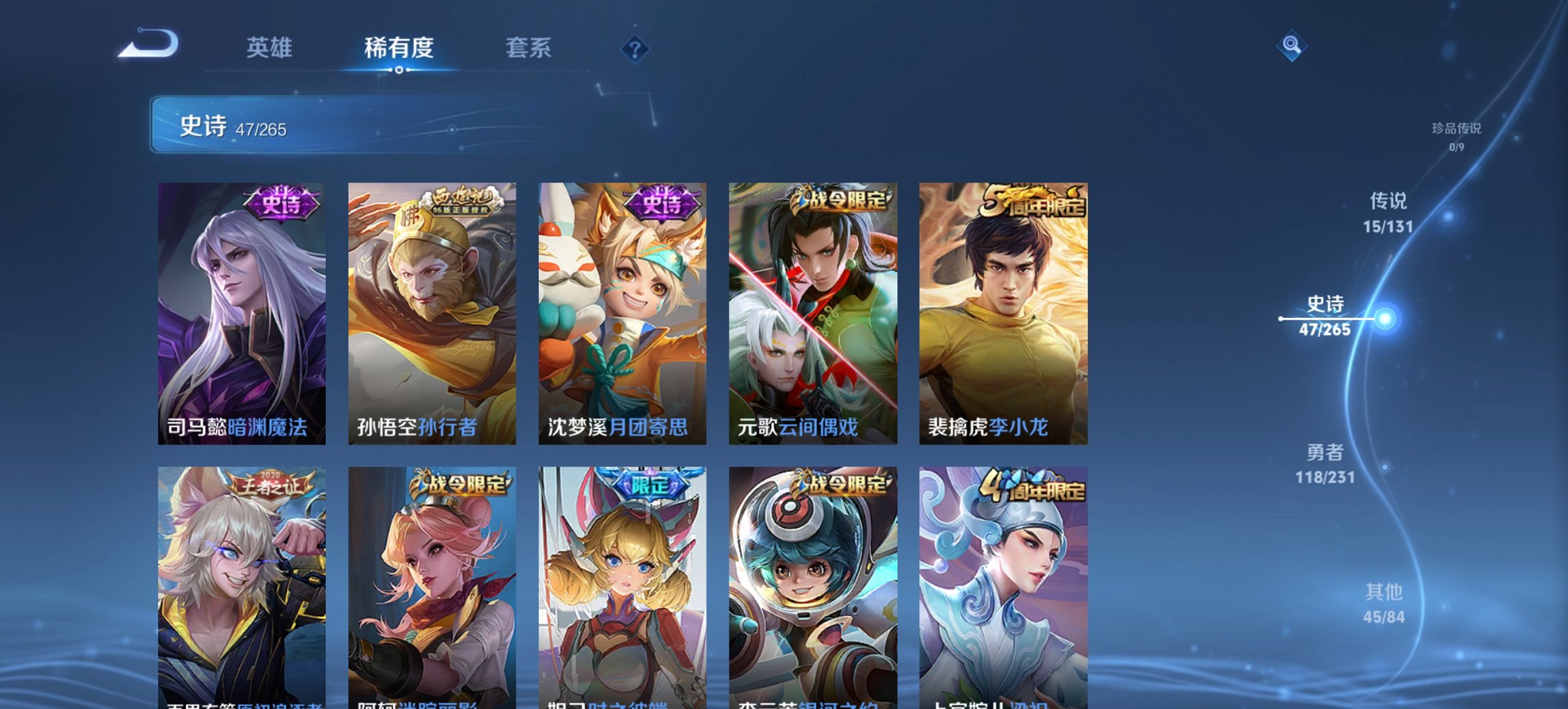Image resolution: width=1568 pixels, height=709 pixels.
Task: Click the 史诗 badge on 司马懿 skin
Action: [x=281, y=203]
